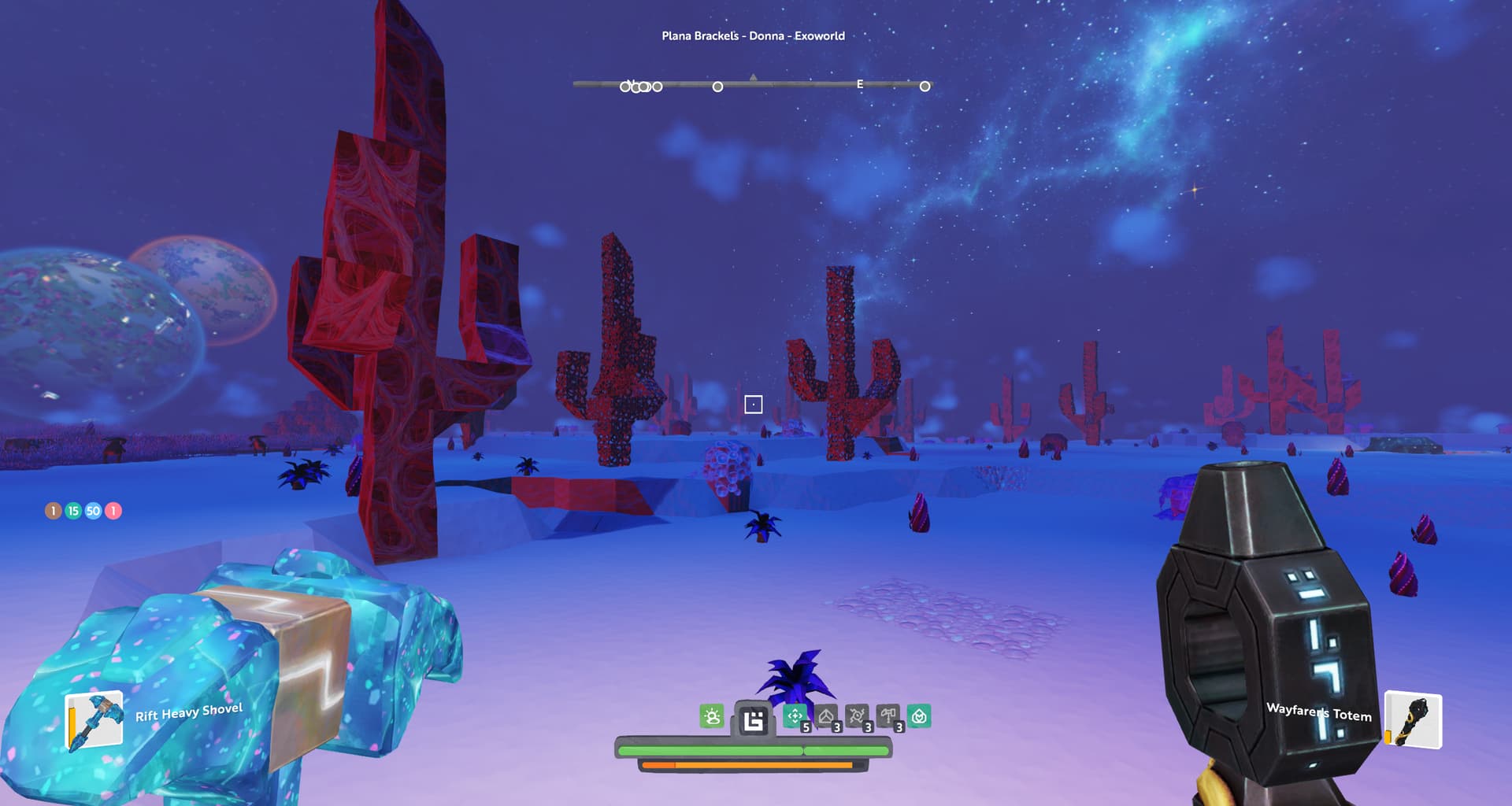Screen dimensions: 1512x806
Task: Open the Boundless face logo button
Action: click(x=753, y=719)
